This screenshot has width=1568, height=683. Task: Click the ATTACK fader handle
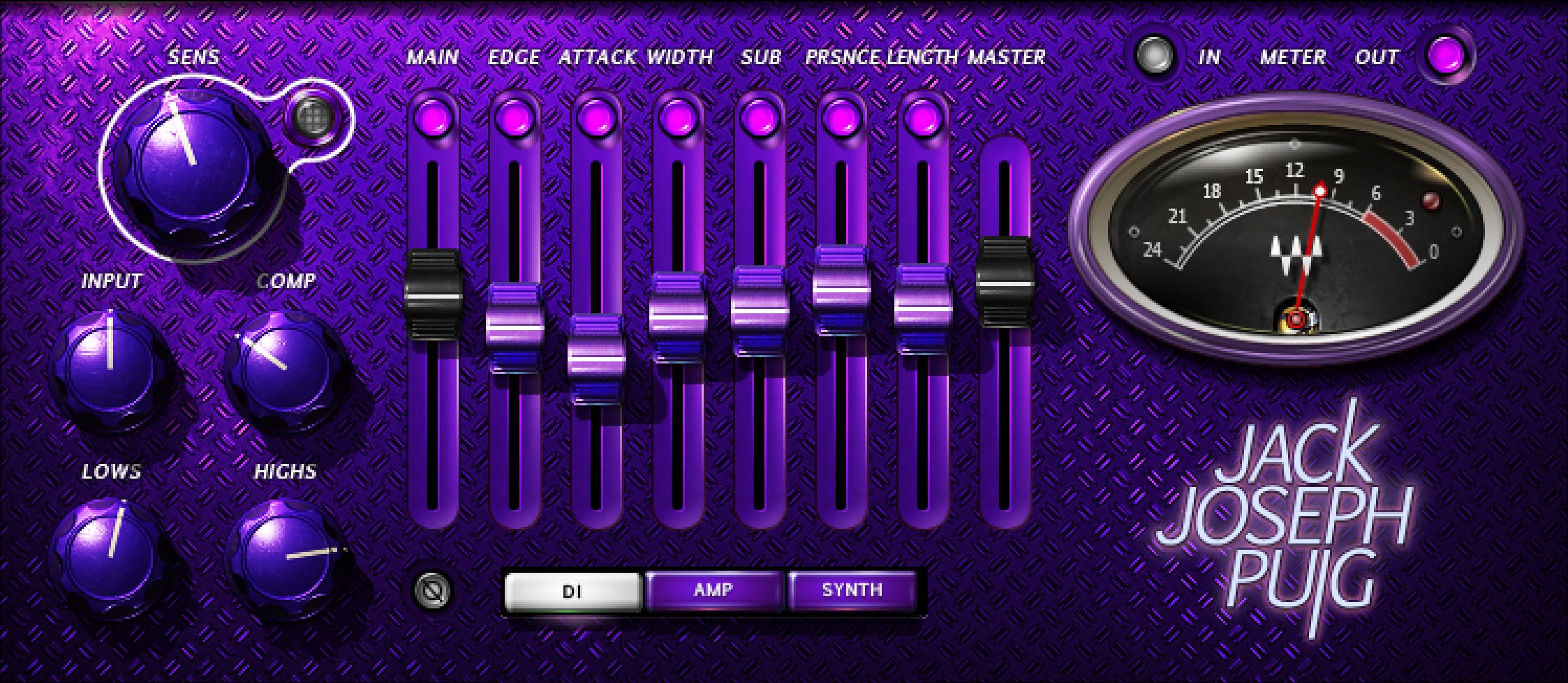pyautogui.click(x=596, y=359)
